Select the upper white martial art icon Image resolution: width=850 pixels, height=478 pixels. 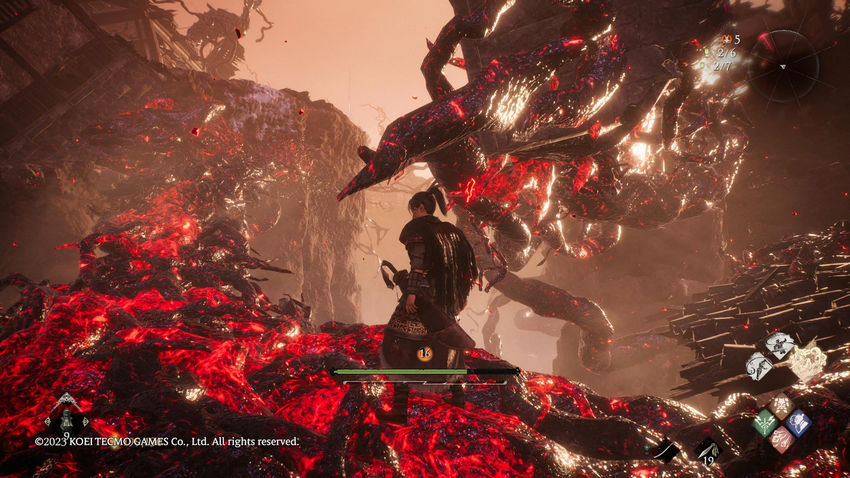pos(779,346)
